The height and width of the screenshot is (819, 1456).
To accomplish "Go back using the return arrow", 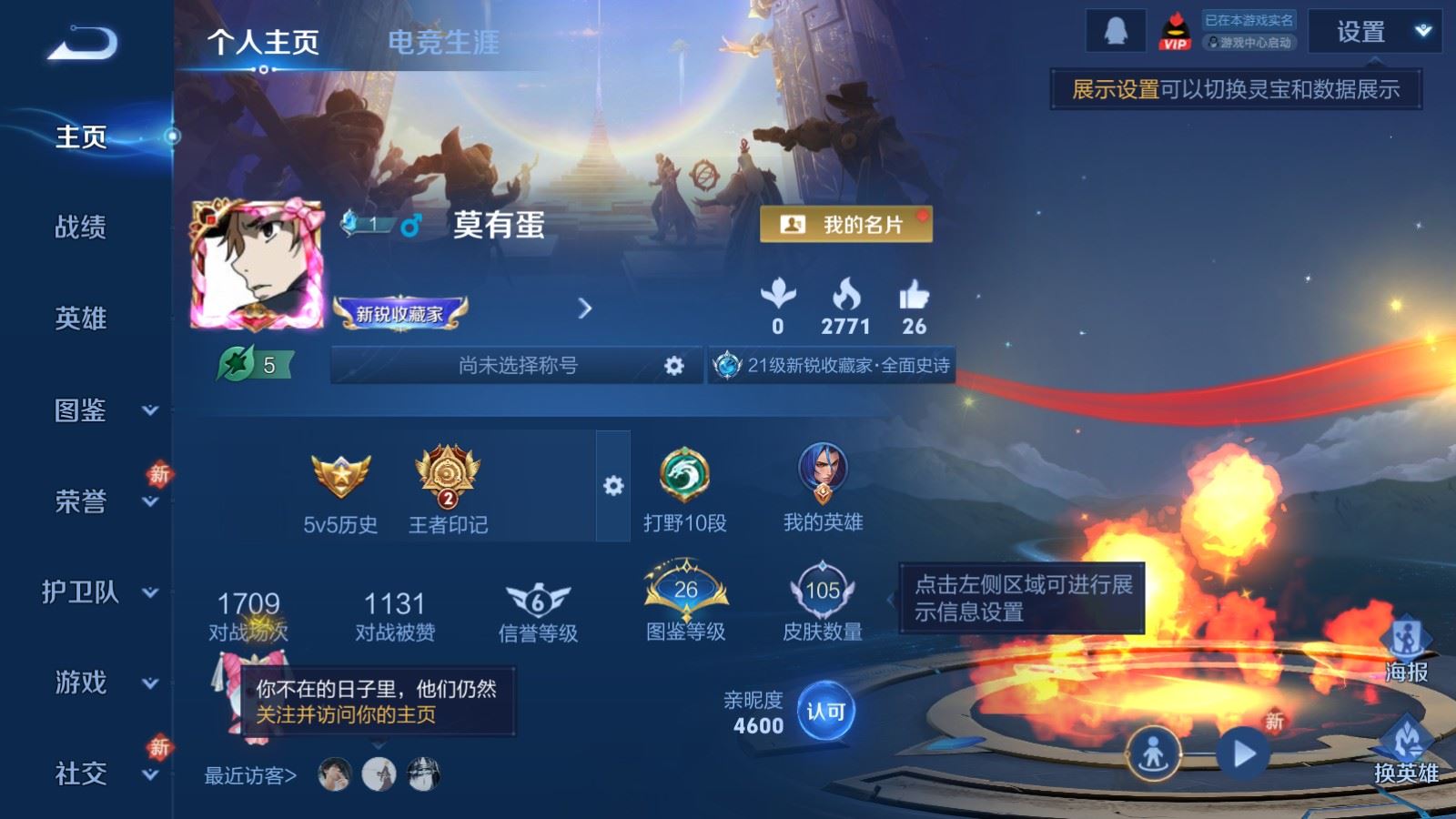I will point(83,43).
